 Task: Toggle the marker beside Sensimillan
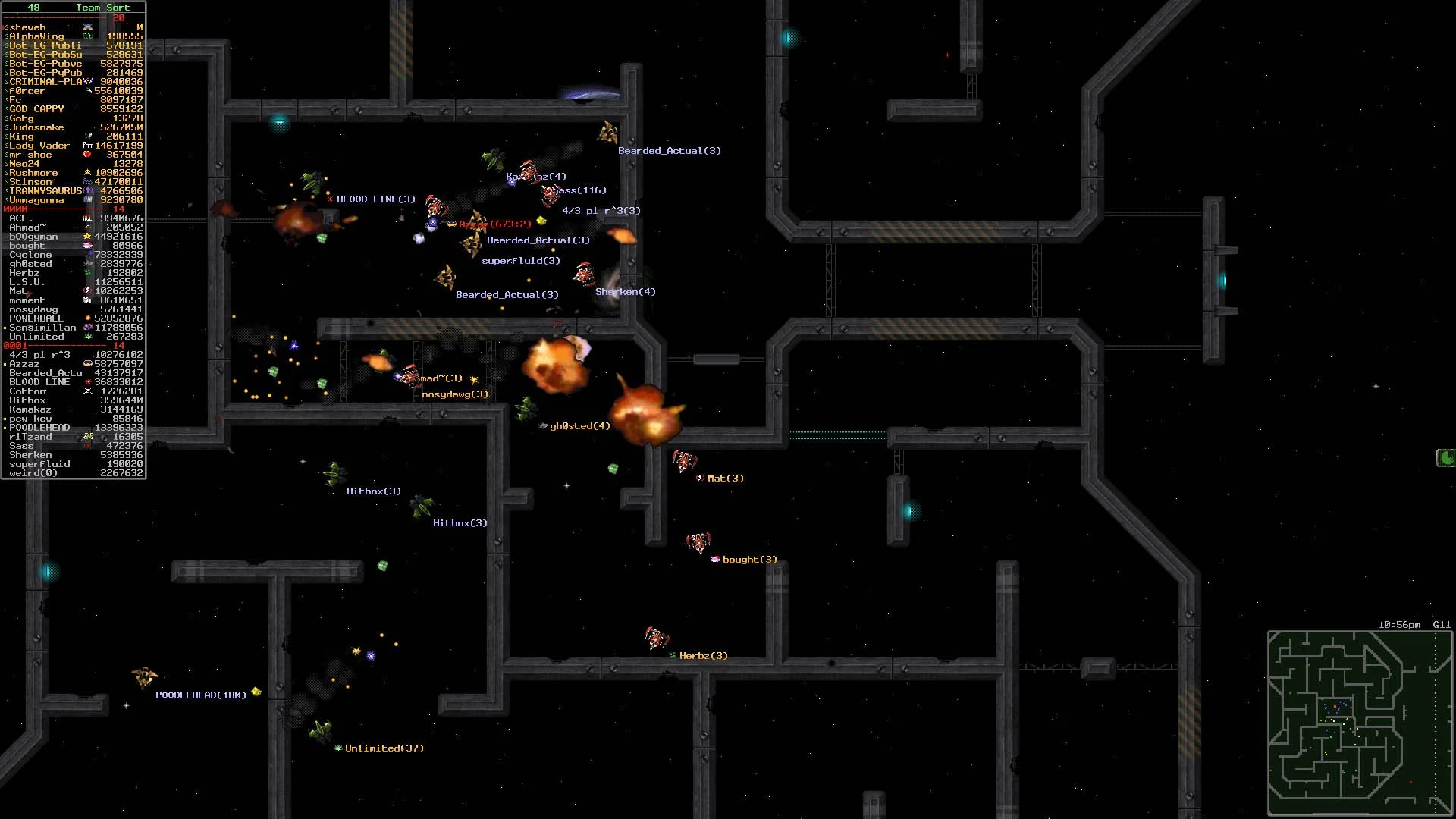click(3, 328)
